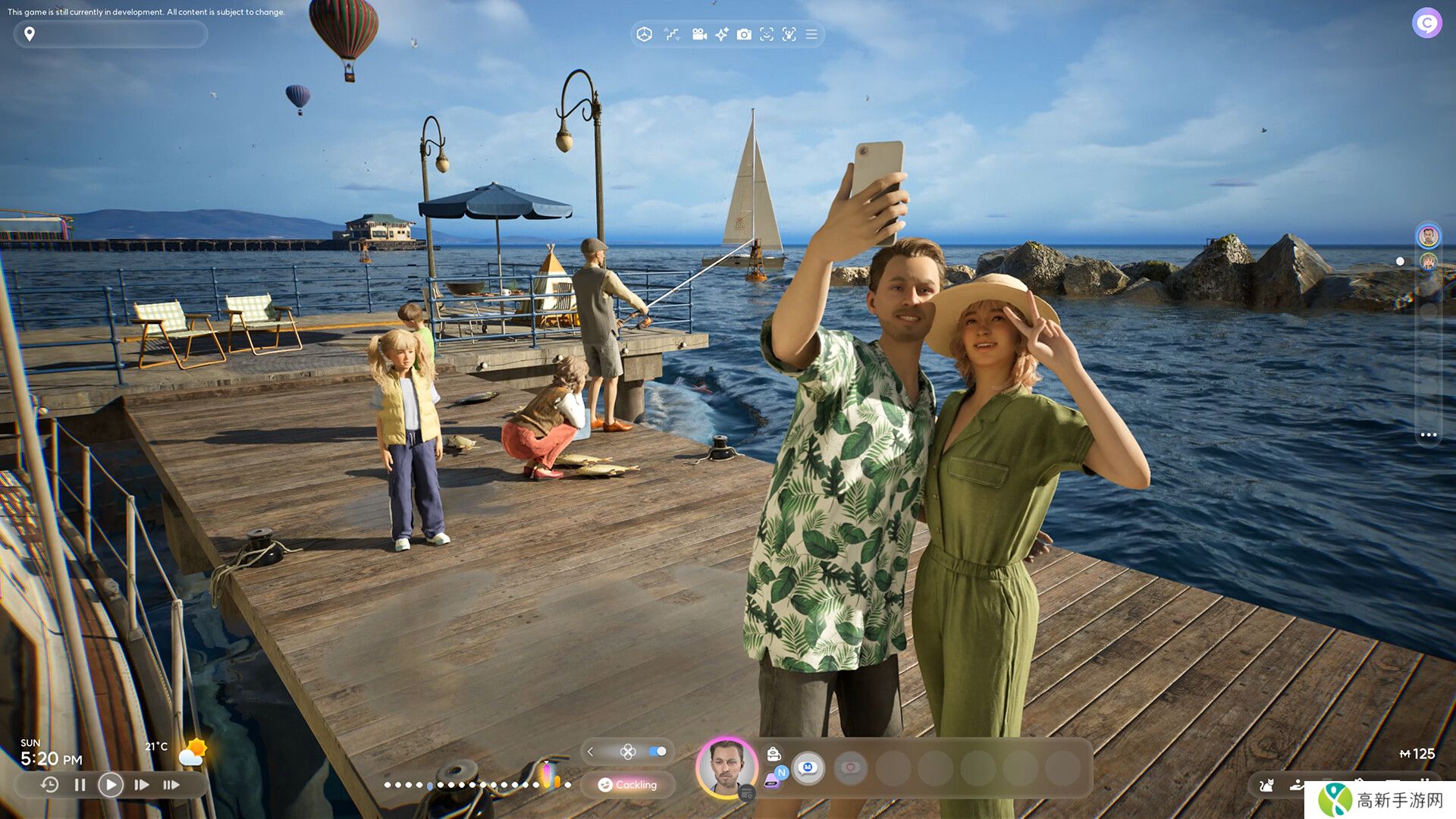Pause the game time

80,785
